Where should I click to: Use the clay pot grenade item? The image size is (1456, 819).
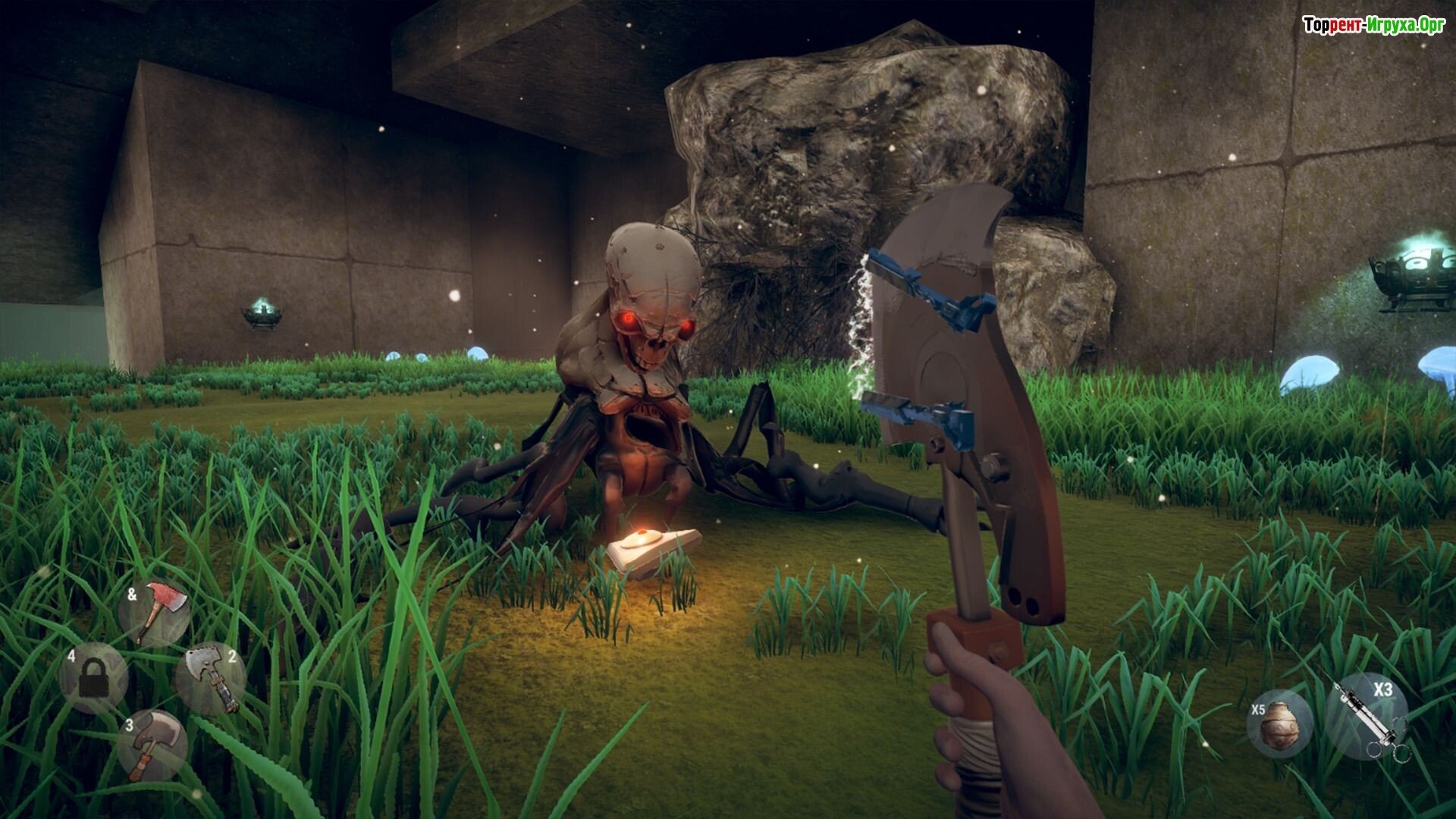tap(1280, 723)
